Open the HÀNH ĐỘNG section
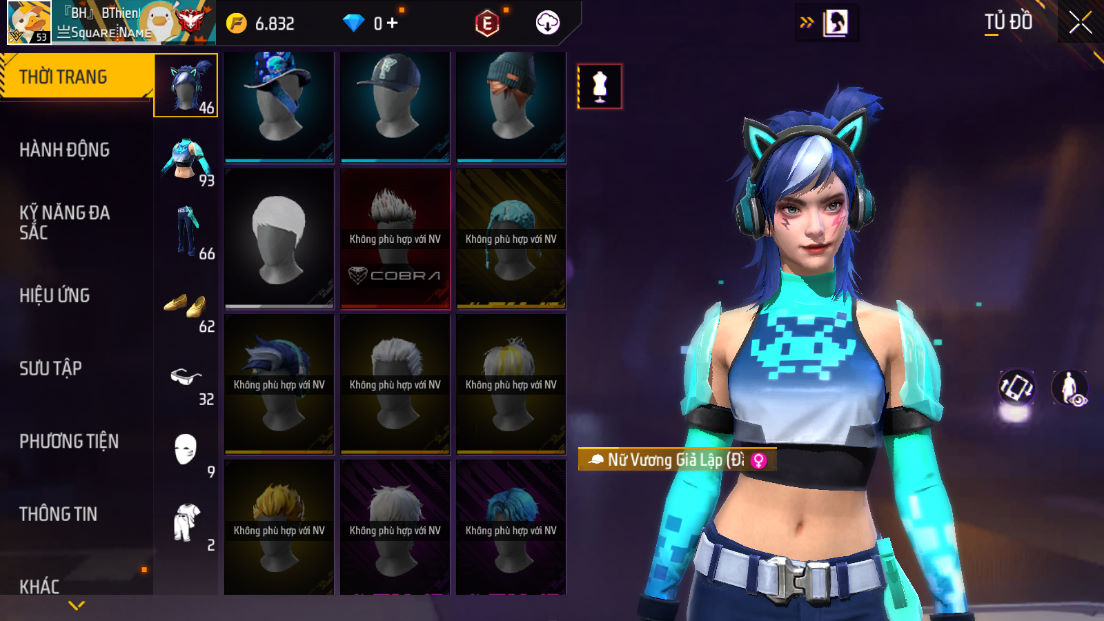 pyautogui.click(x=65, y=150)
